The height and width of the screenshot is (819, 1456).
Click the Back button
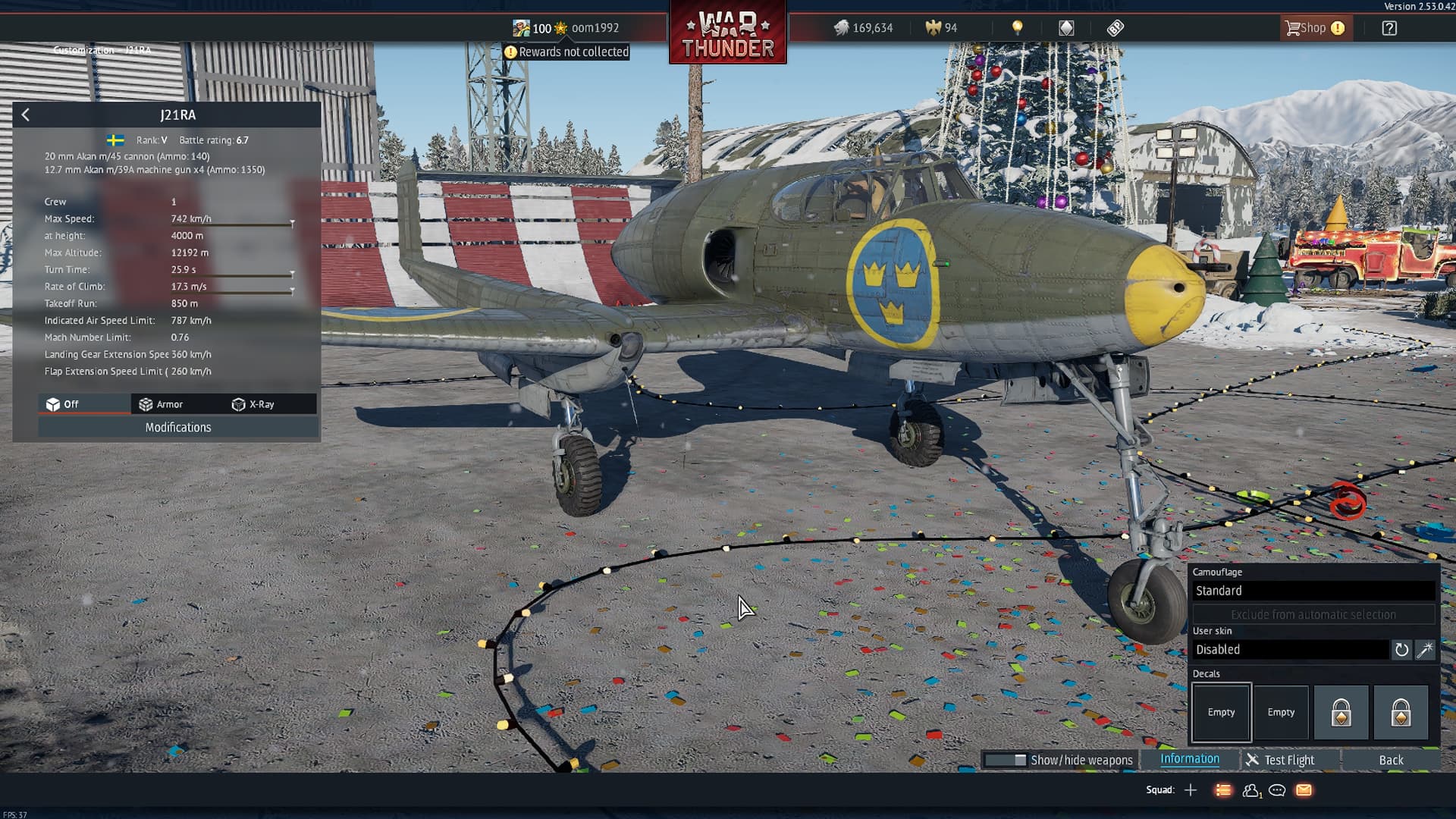click(1390, 760)
